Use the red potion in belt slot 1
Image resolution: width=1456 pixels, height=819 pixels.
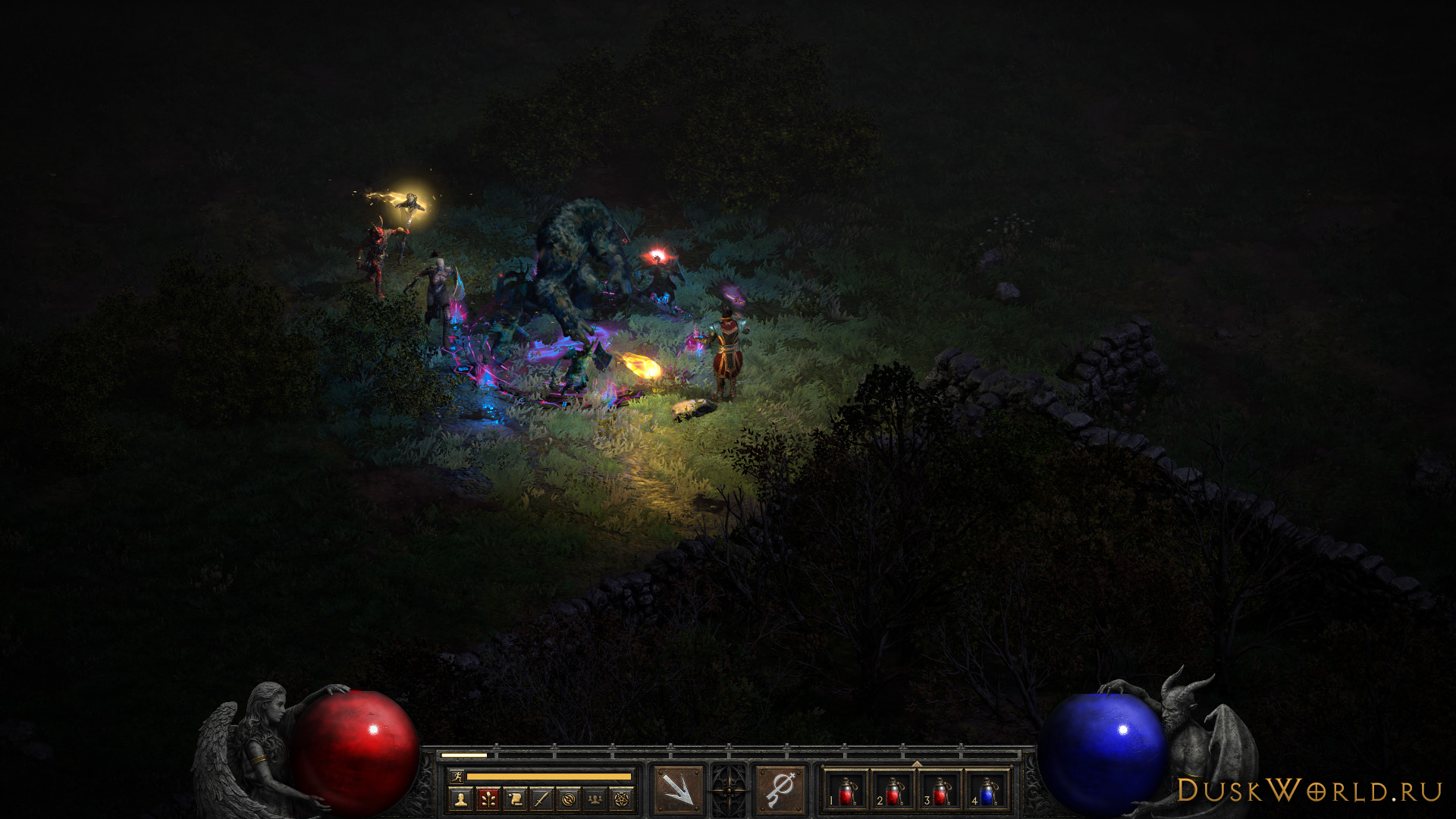[847, 792]
